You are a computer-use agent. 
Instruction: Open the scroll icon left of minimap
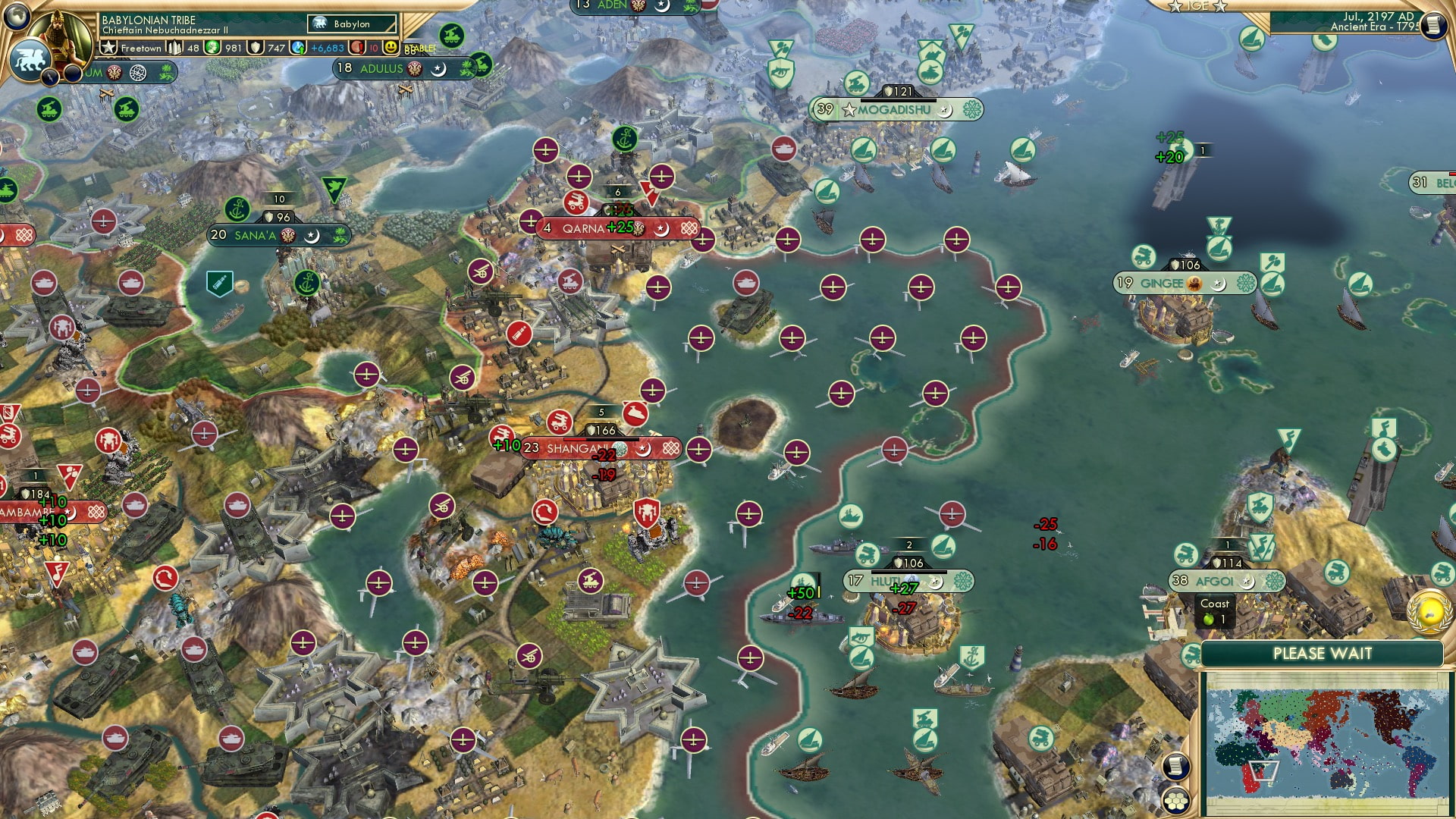pyautogui.click(x=1175, y=767)
